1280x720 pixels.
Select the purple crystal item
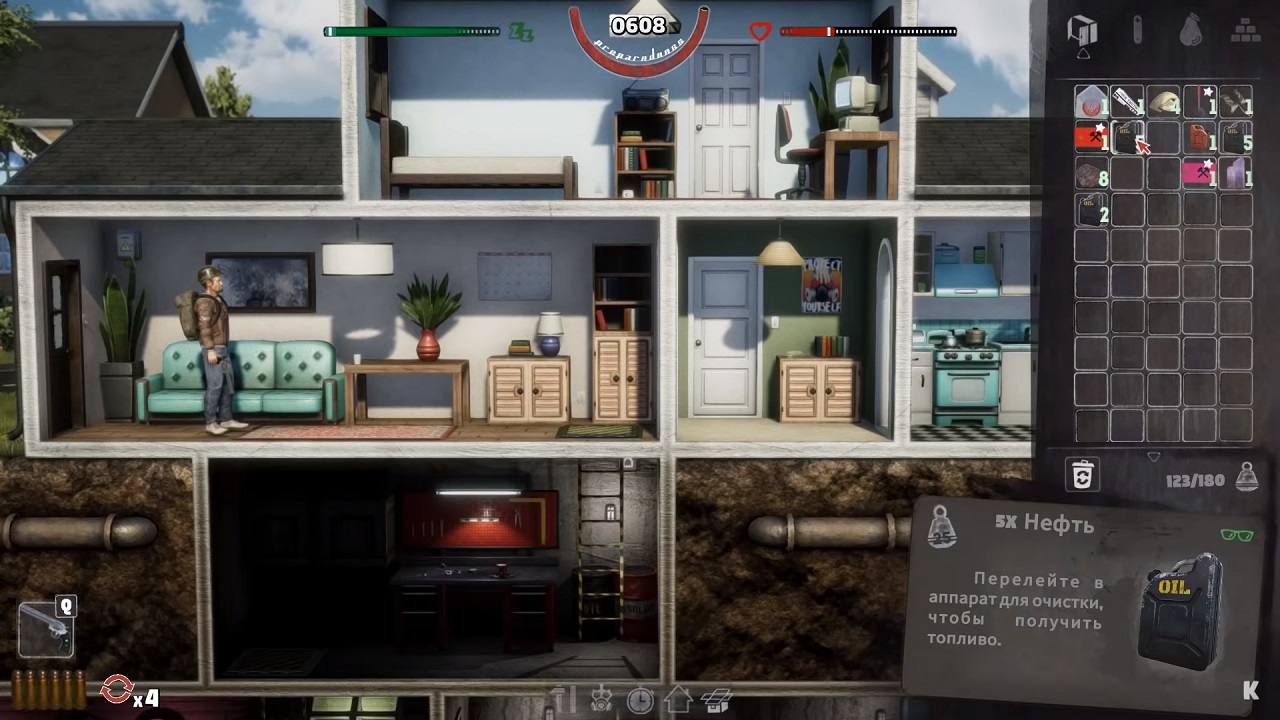[x=1236, y=174]
